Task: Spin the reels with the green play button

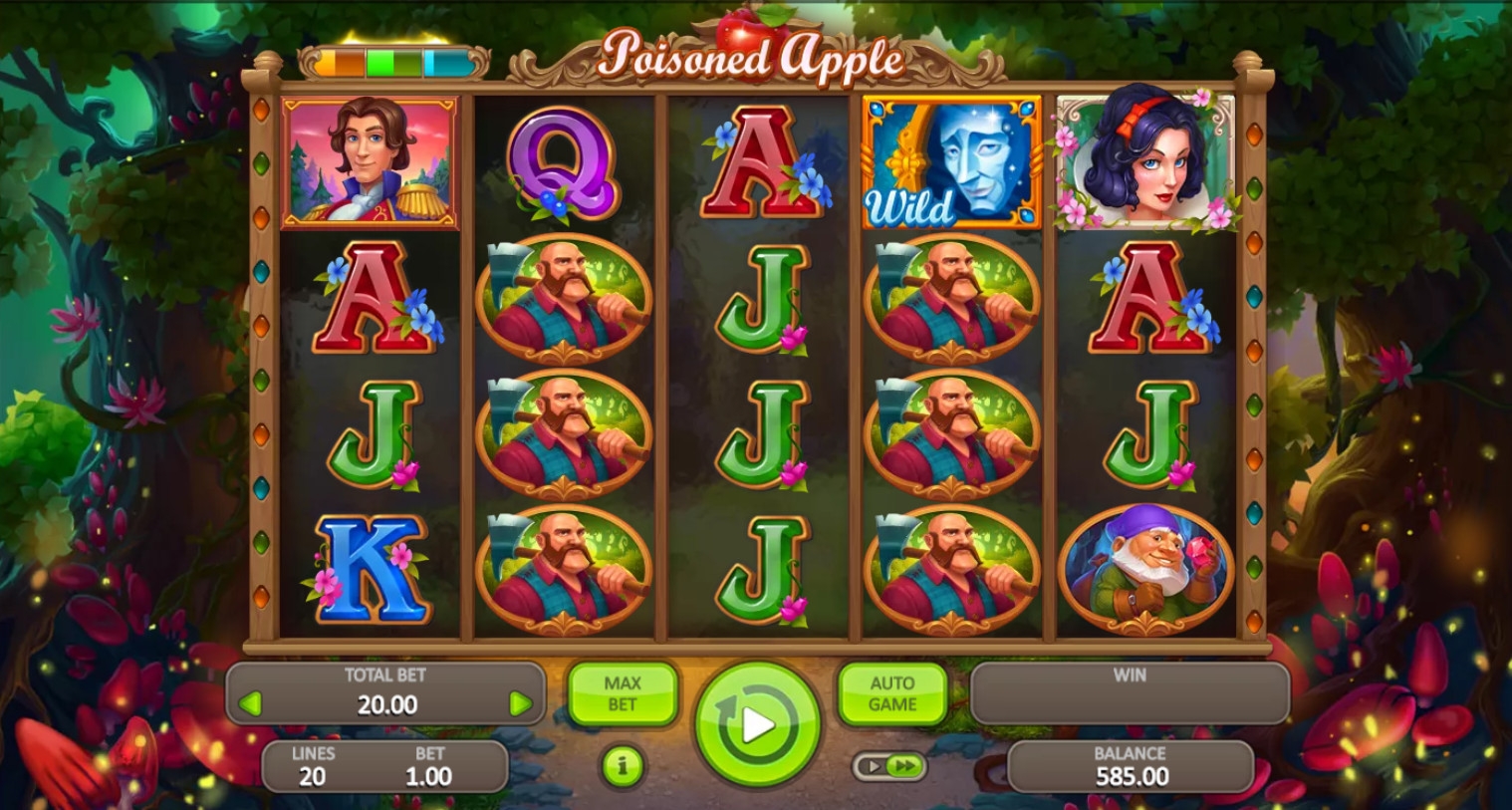Action: coord(757,724)
